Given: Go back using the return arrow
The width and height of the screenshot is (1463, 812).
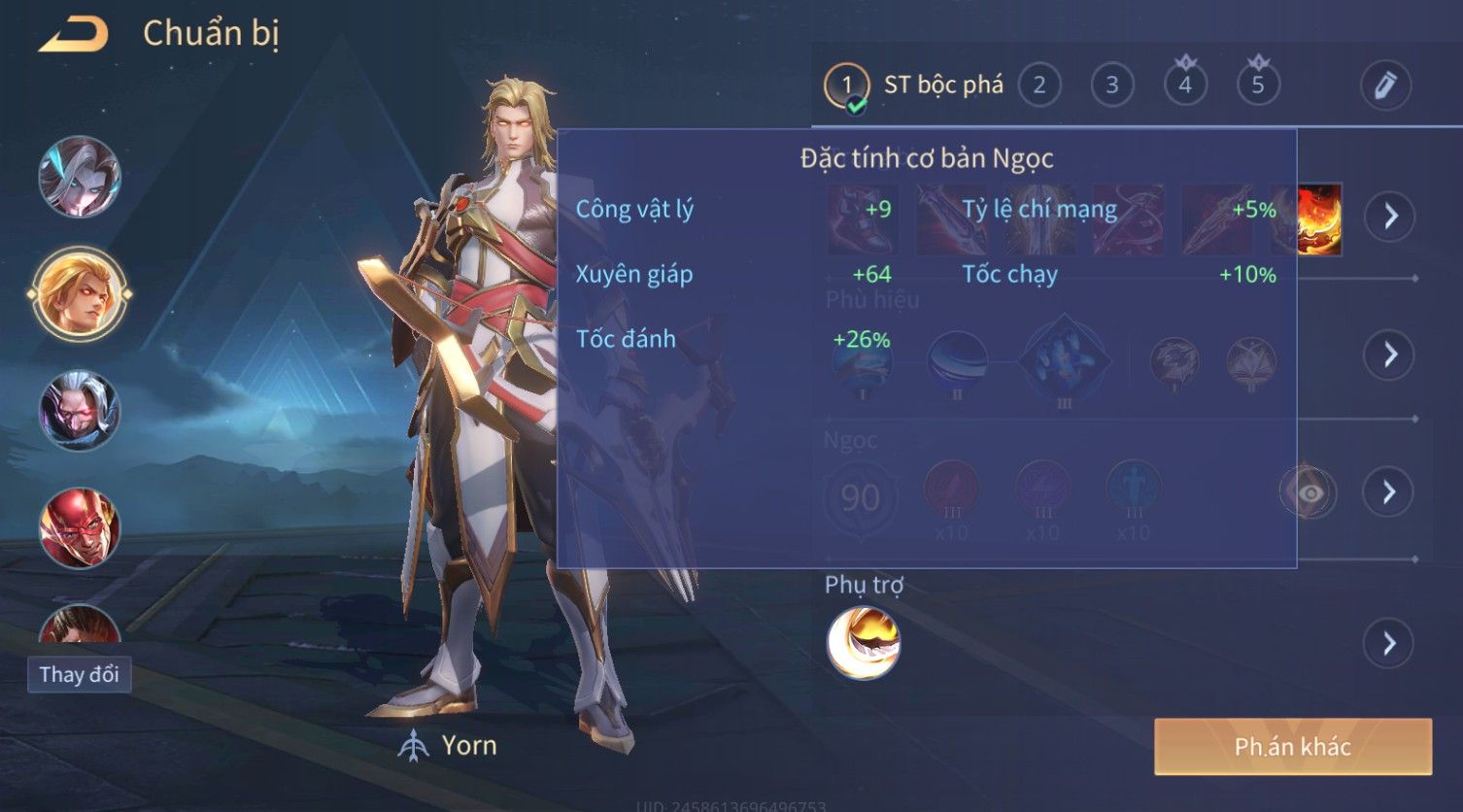Looking at the screenshot, I should [73, 34].
